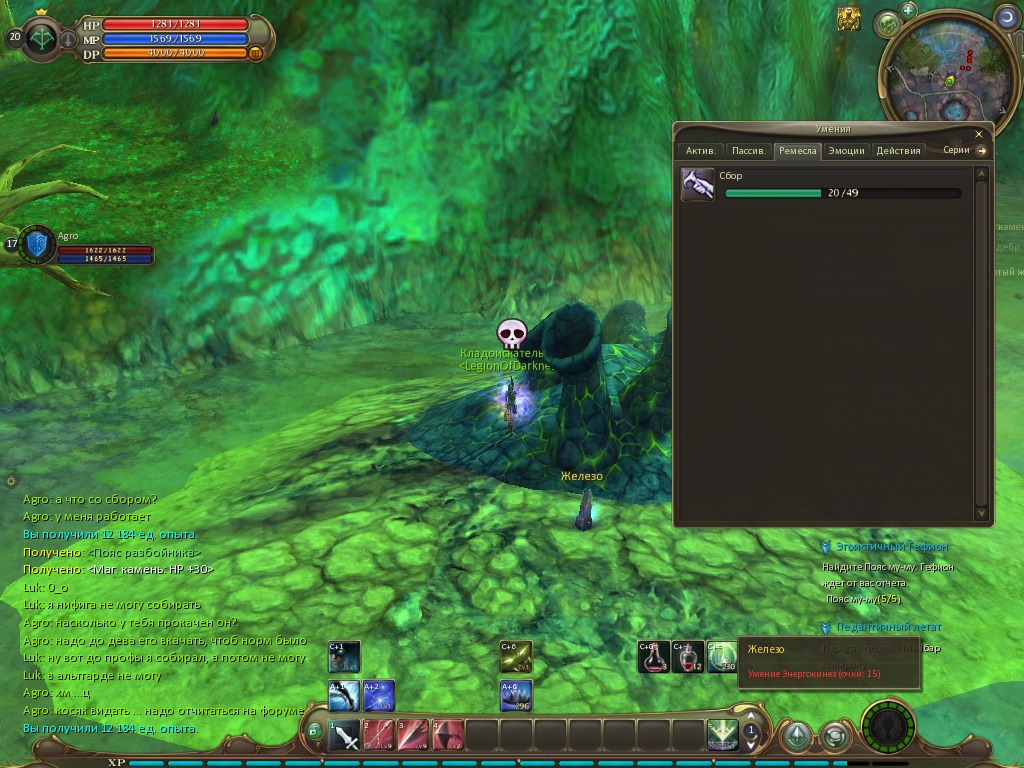The height and width of the screenshot is (768, 1024).
Task: Click the plus button above the minimap
Action: tap(908, 10)
